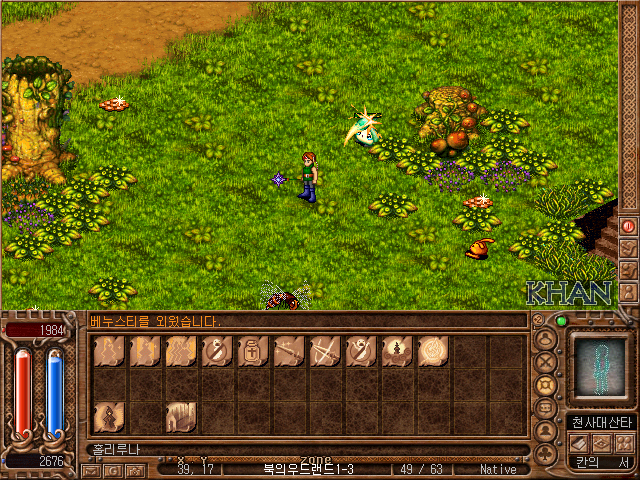640x480 pixels.
Task: Choose the hooded figure scroll in the bottom row
Action: coord(109,415)
